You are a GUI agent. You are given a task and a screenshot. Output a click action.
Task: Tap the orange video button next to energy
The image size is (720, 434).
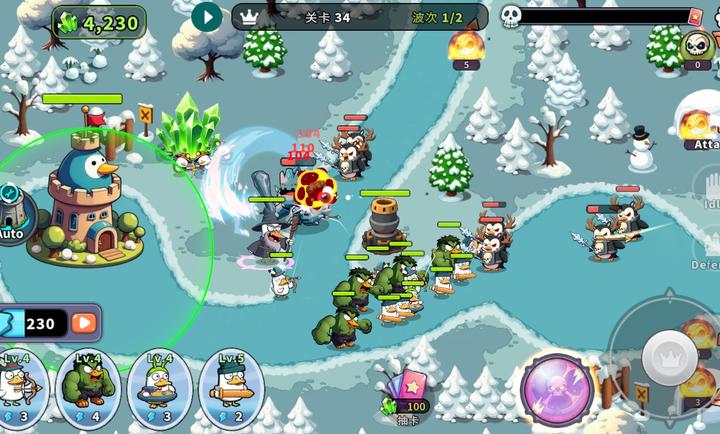pyautogui.click(x=86, y=323)
